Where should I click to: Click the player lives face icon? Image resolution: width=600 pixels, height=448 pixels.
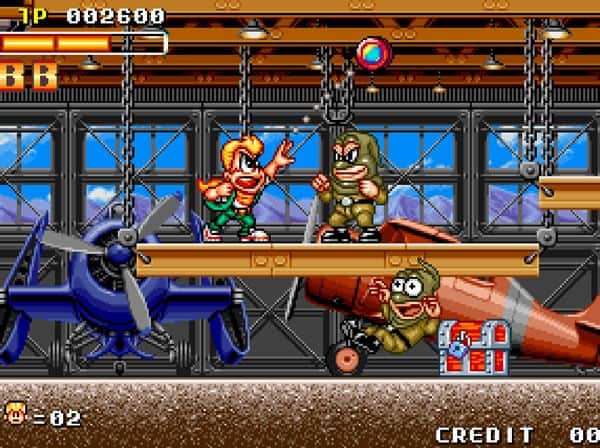coord(17,415)
